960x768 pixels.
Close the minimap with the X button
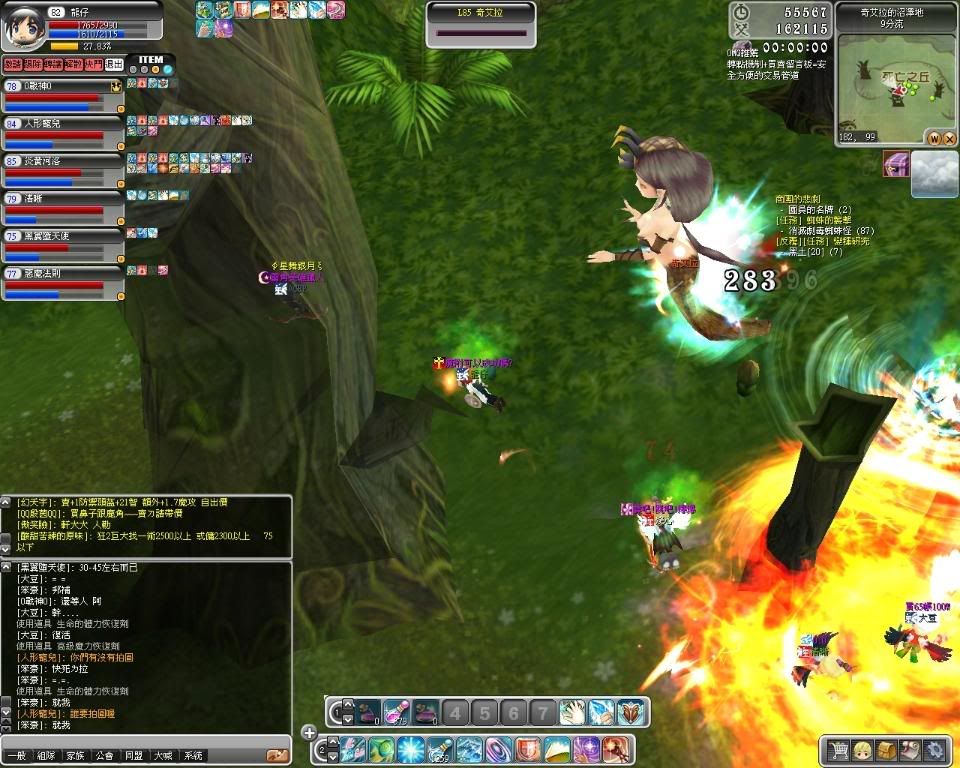[949, 138]
